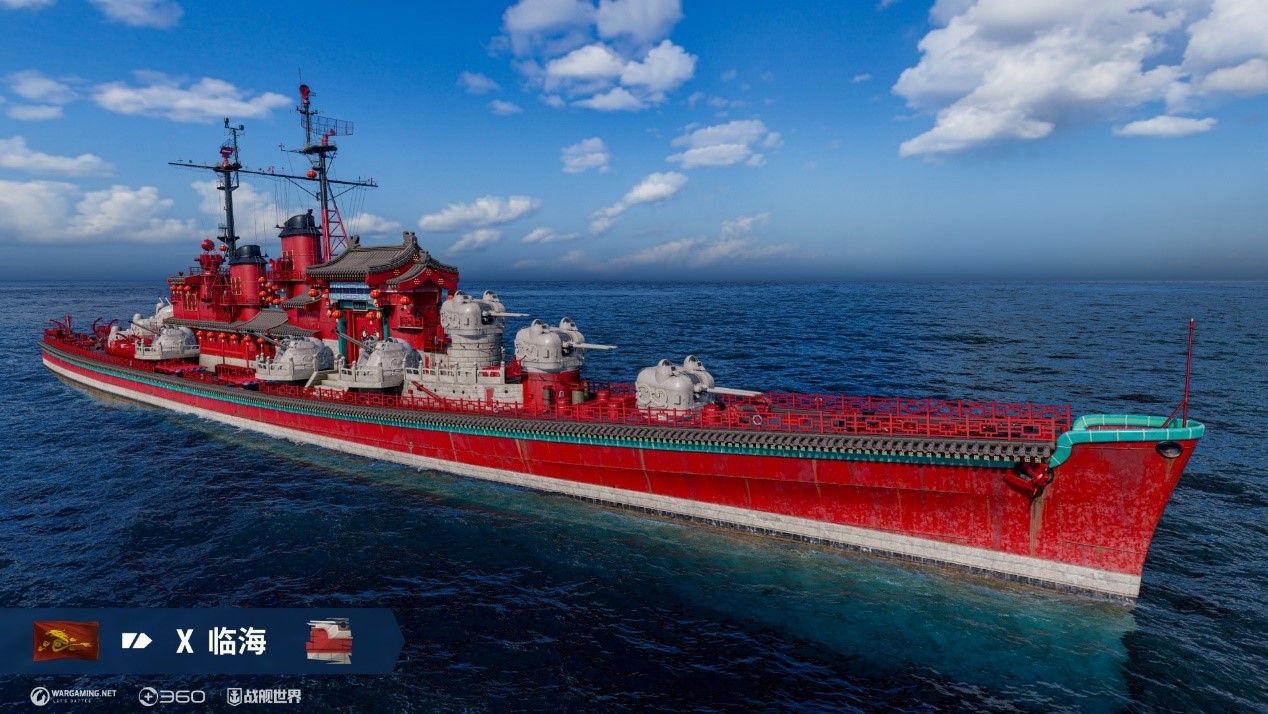Open the 战舰世界 logo

coord(264,696)
